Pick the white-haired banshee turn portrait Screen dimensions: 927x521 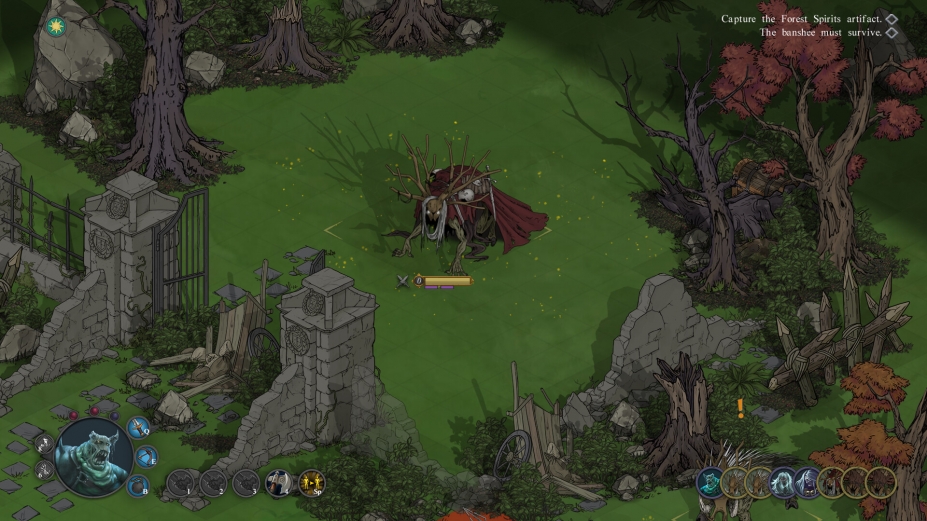[783, 483]
